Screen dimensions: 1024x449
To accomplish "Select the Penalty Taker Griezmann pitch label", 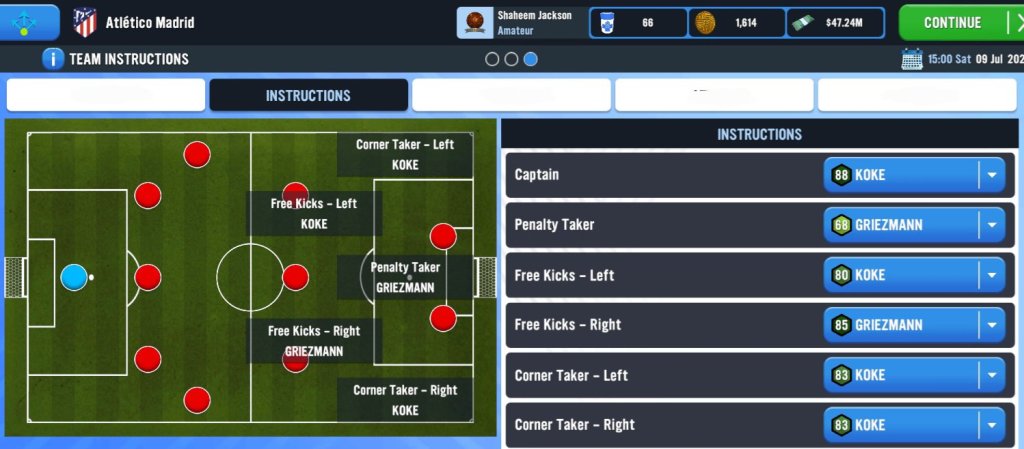I will click(x=405, y=277).
